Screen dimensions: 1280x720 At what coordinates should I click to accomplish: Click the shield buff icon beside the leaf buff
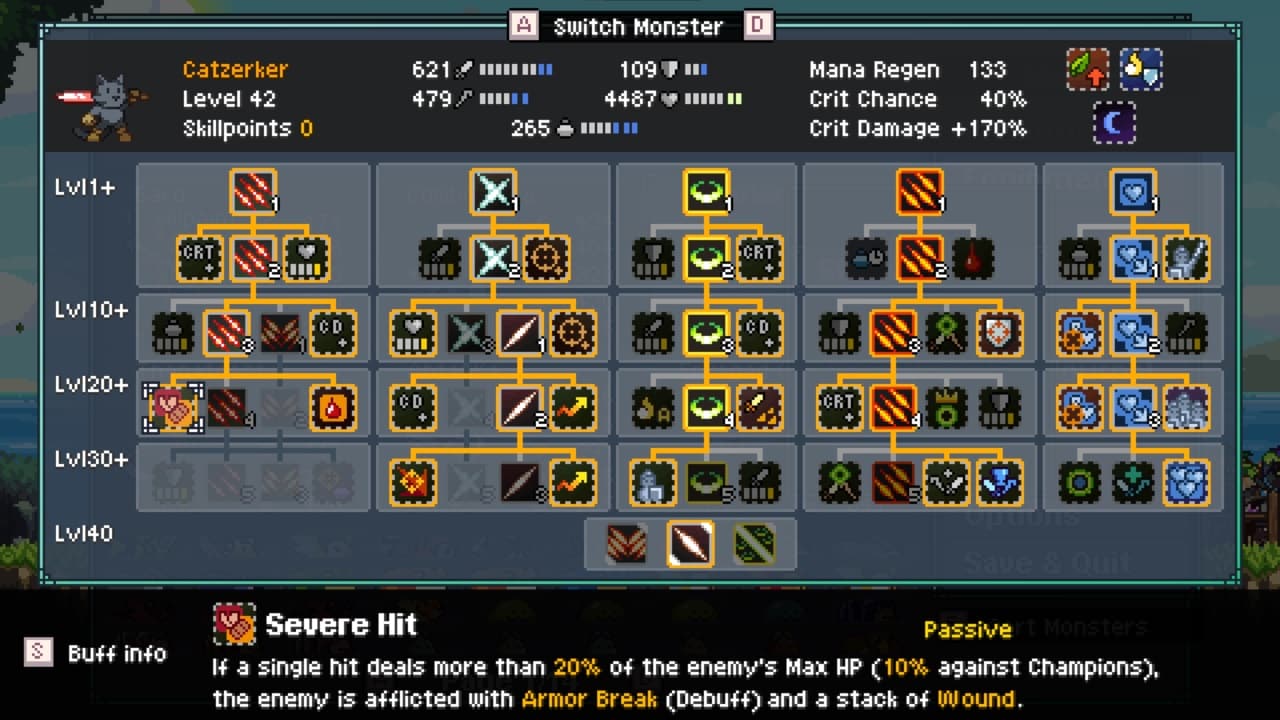(x=1140, y=70)
